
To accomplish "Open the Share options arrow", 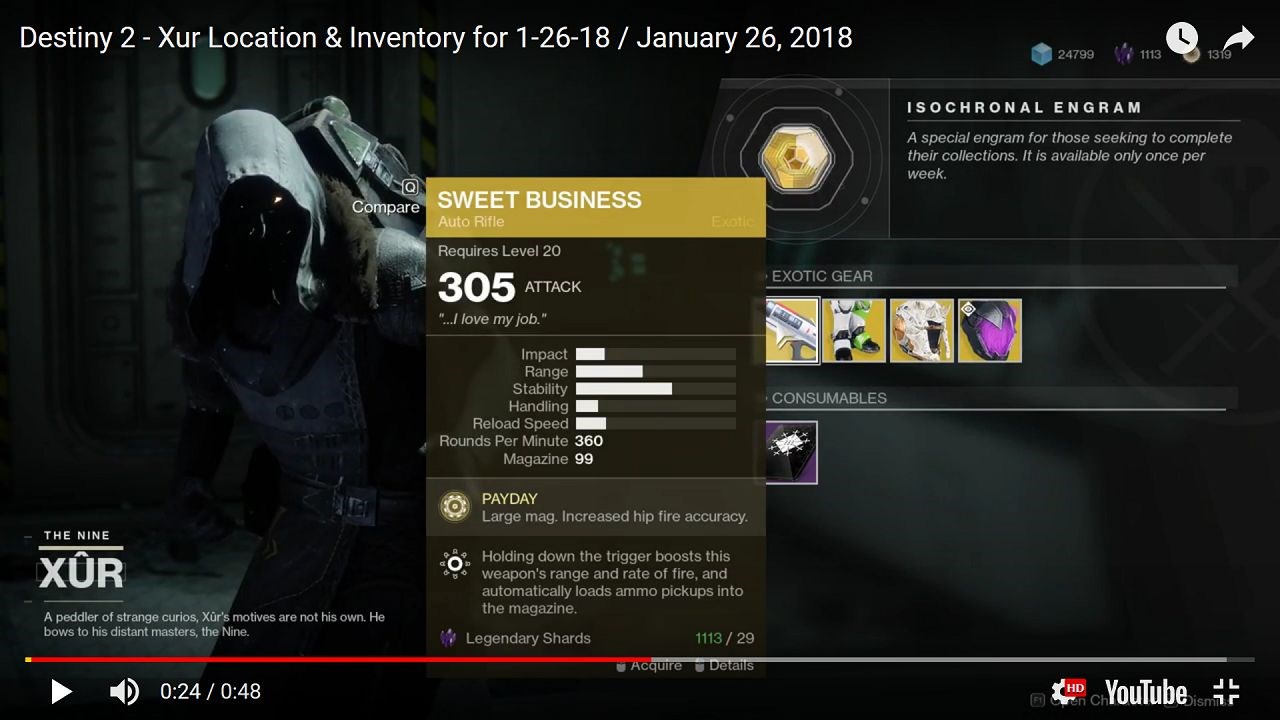I will pos(1238,38).
